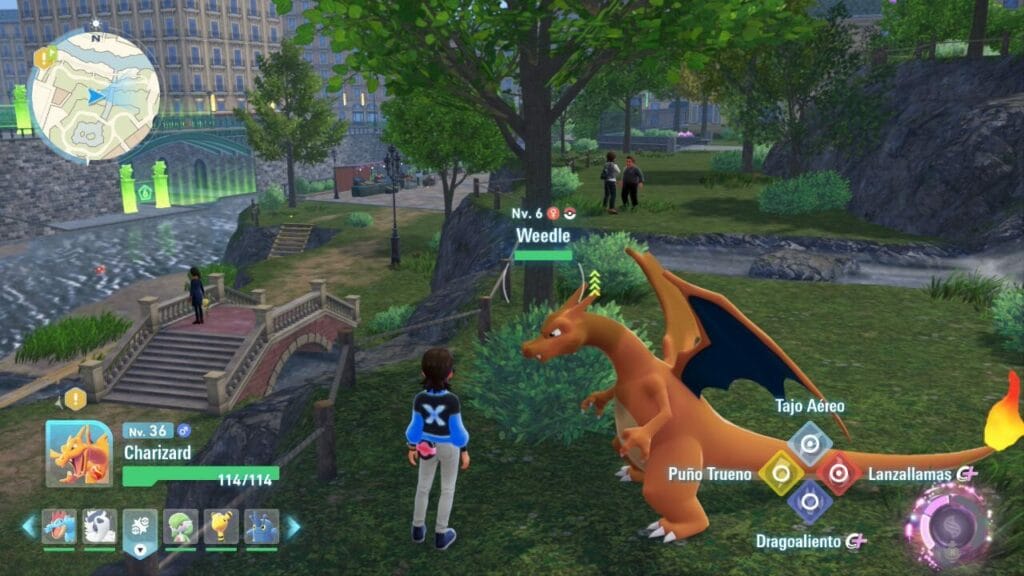Viewport: 1024px width, 576px height.
Task: Switch to Feraligatr in the party bar
Action: pyautogui.click(x=59, y=526)
